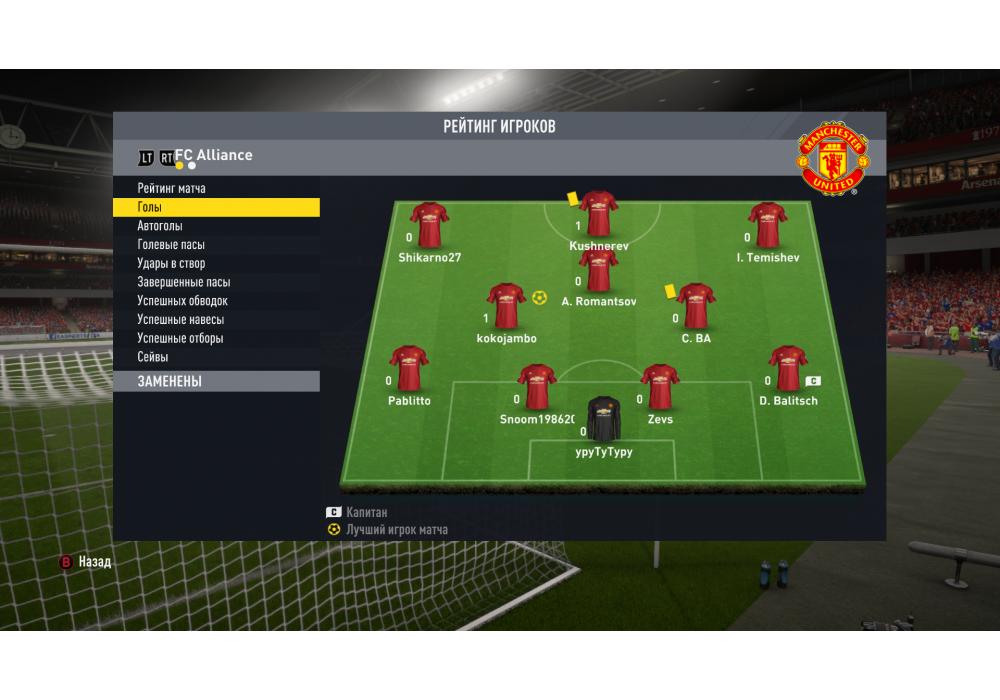The height and width of the screenshot is (700, 1000).
Task: Select the Рейтинг матча stat entry
Action: tap(172, 188)
